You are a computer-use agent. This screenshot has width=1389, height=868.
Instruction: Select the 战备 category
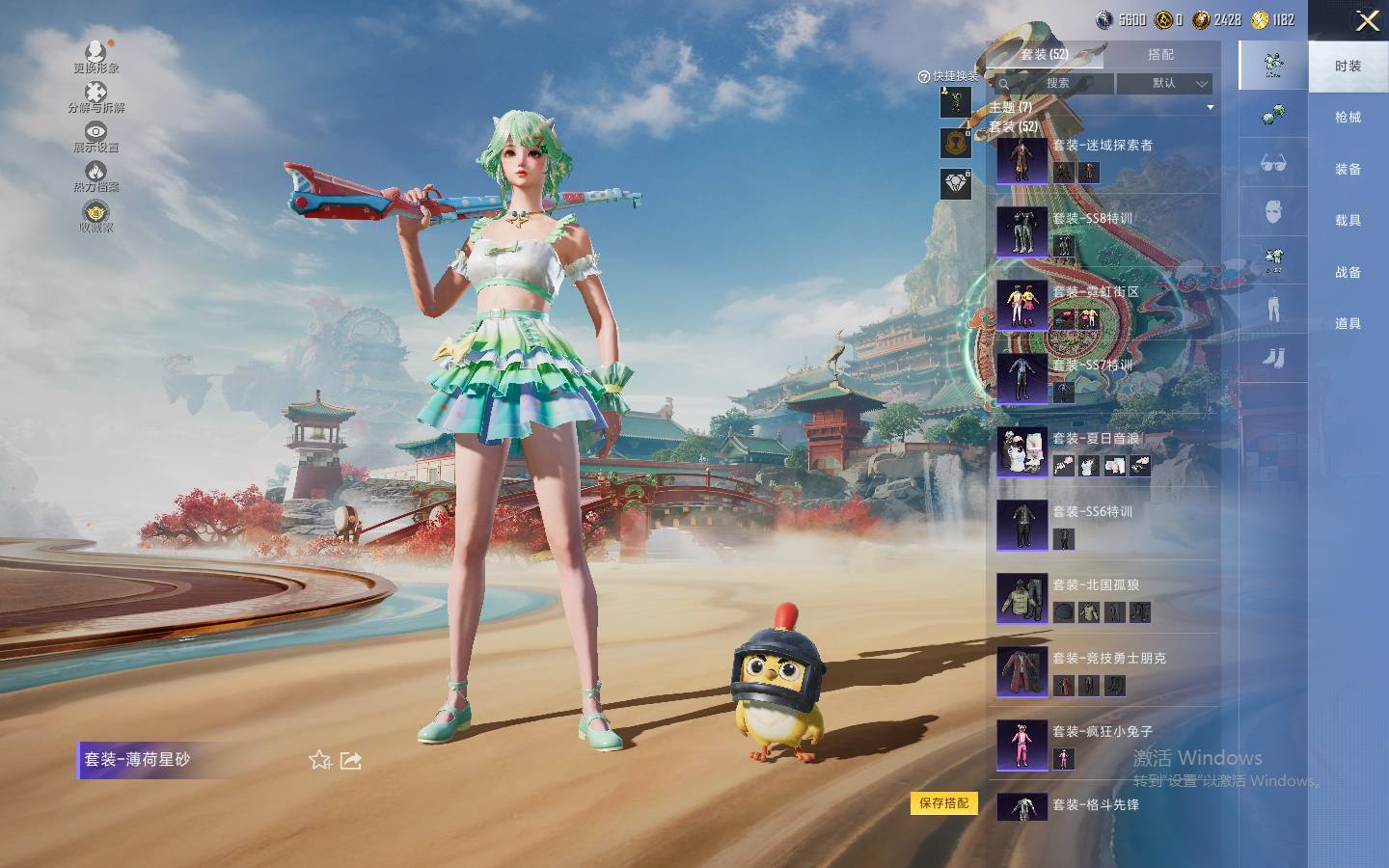pos(1348,272)
